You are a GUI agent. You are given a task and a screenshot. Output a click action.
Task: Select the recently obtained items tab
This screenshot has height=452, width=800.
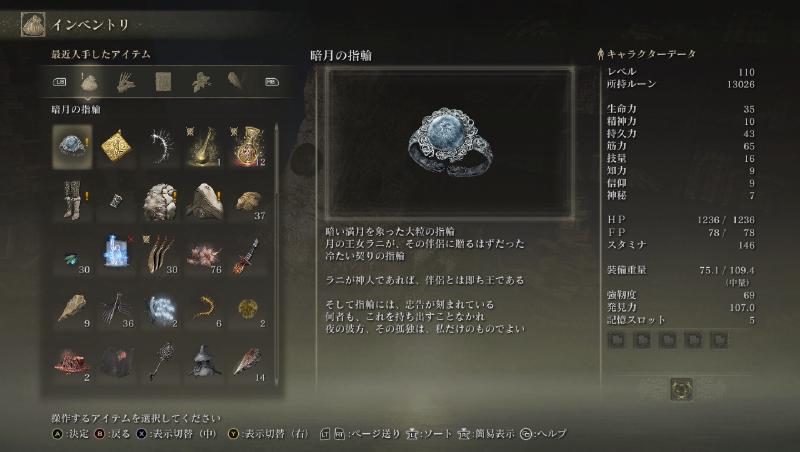click(x=90, y=80)
